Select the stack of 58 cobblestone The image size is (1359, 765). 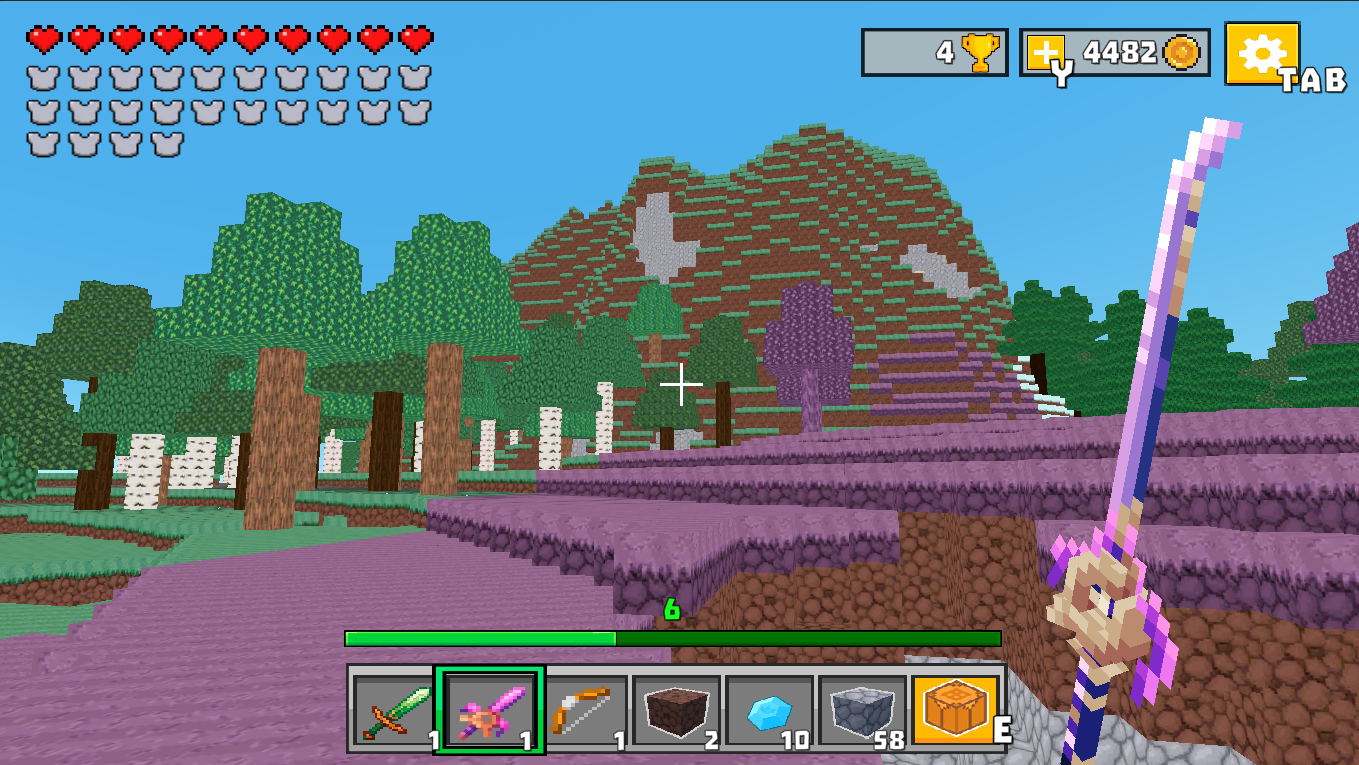(x=865, y=710)
